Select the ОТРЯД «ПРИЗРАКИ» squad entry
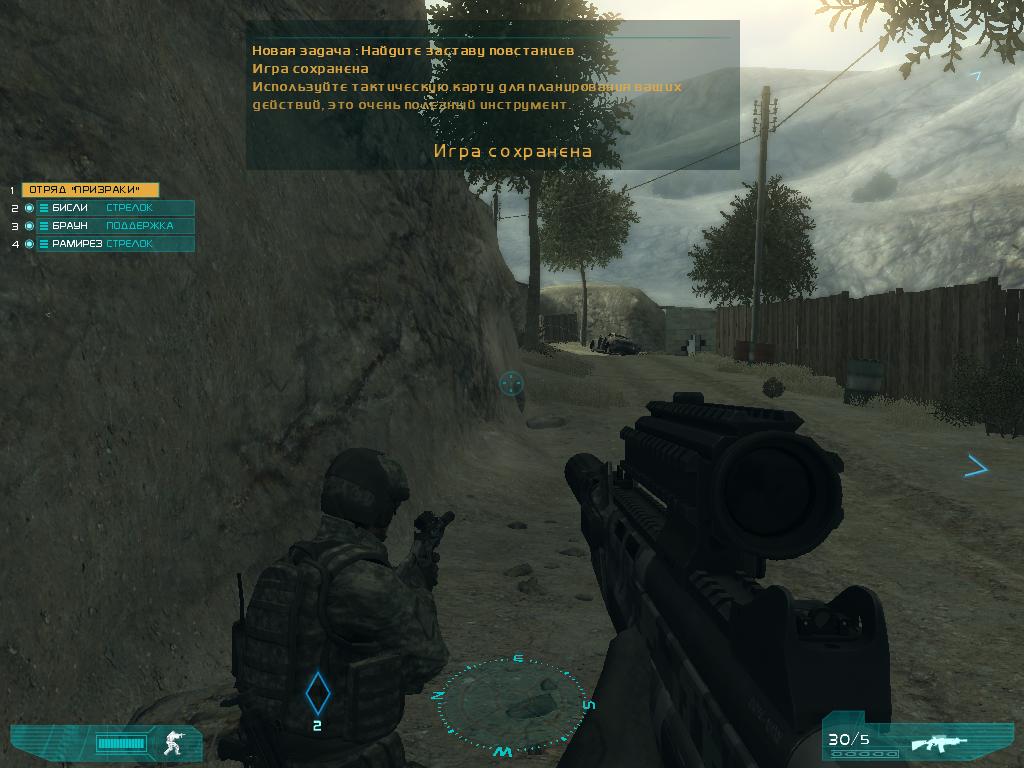Viewport: 1024px width, 768px height. coord(90,190)
